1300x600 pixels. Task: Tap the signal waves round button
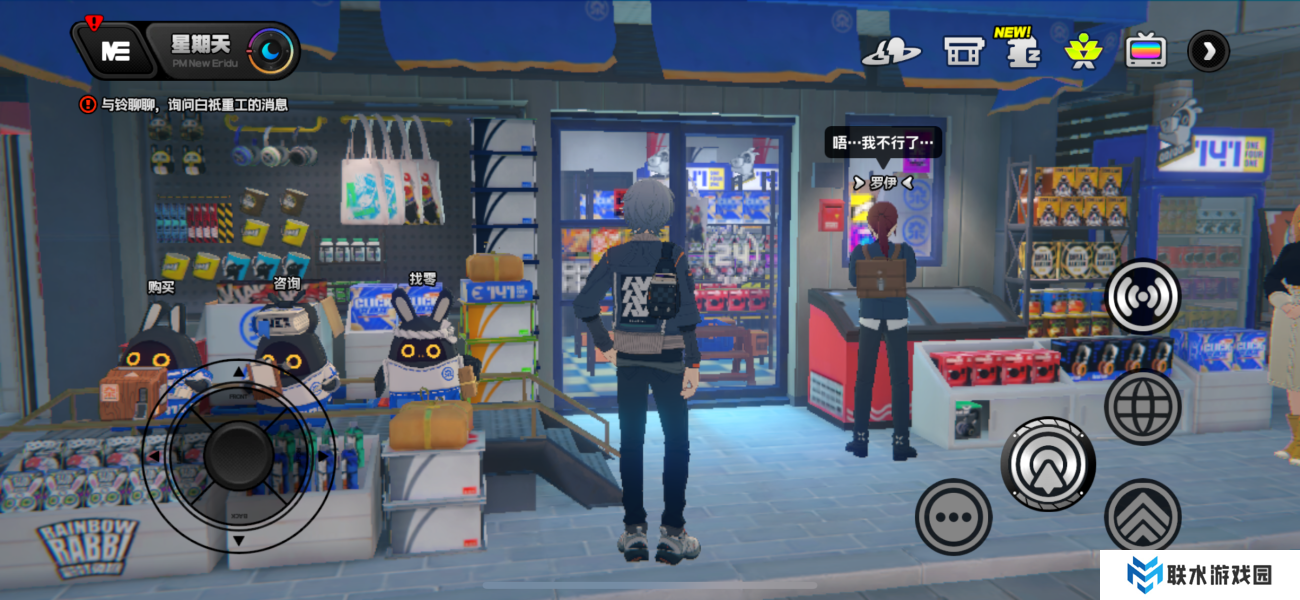pyautogui.click(x=1143, y=297)
